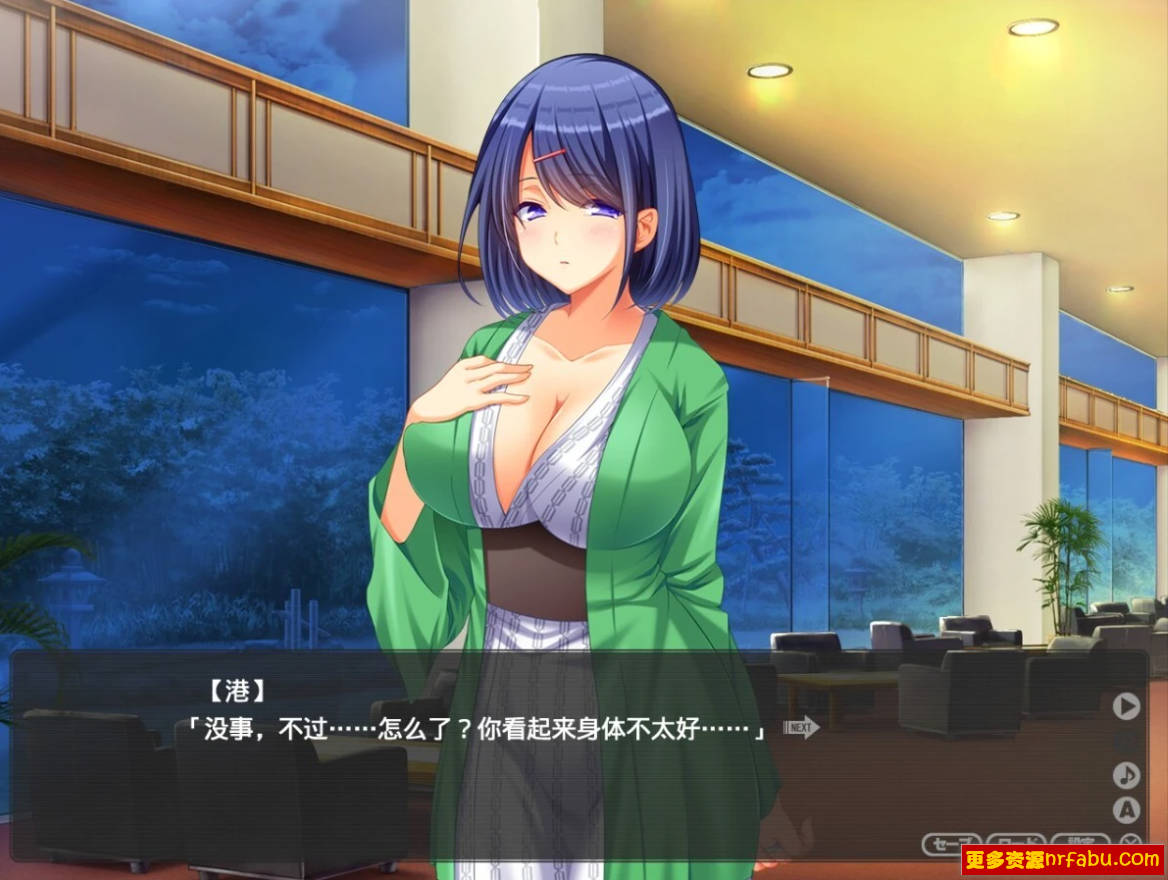The height and width of the screenshot is (880, 1168).
Task: Click the play triangle icon
Action: (x=1127, y=706)
